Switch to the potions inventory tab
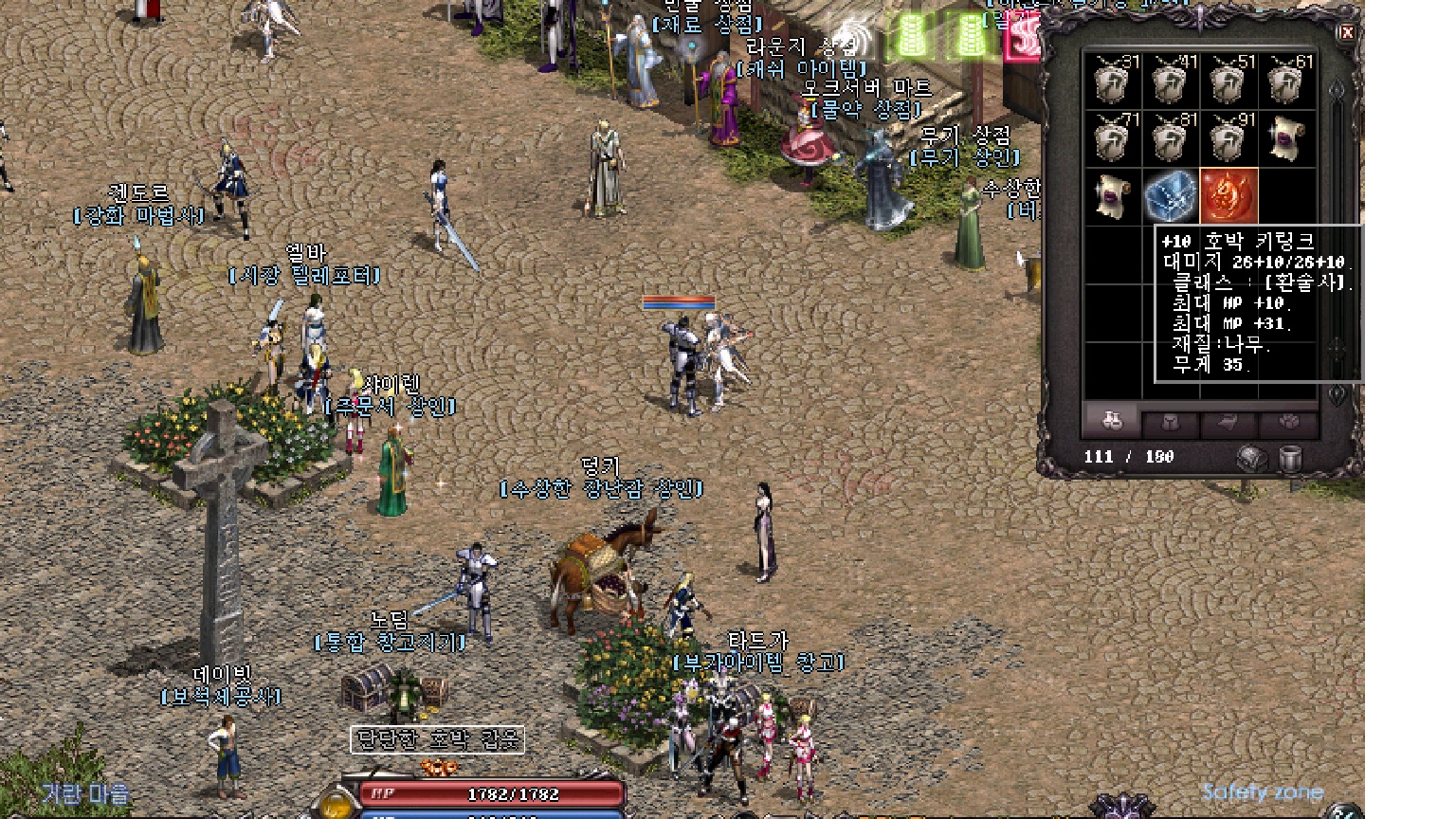The width and height of the screenshot is (1456, 819). pos(1112,422)
